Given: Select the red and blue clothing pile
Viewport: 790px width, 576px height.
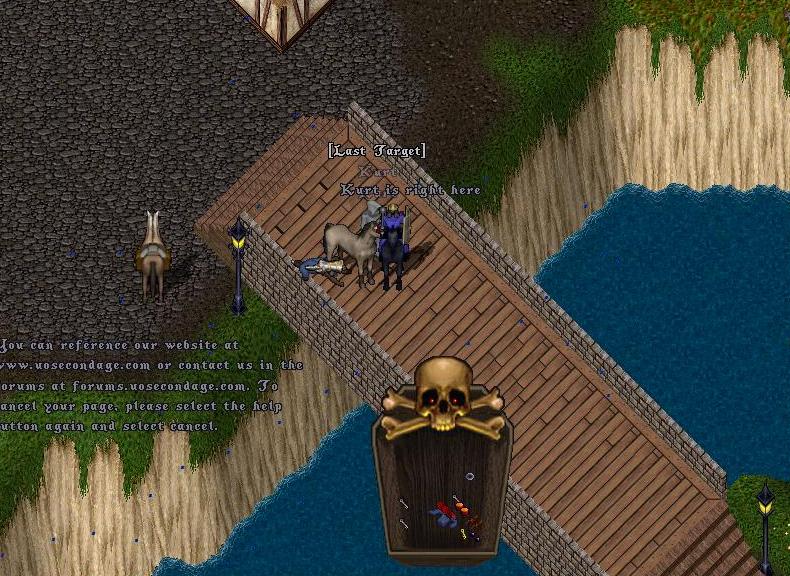Looking at the screenshot, I should (x=443, y=514).
